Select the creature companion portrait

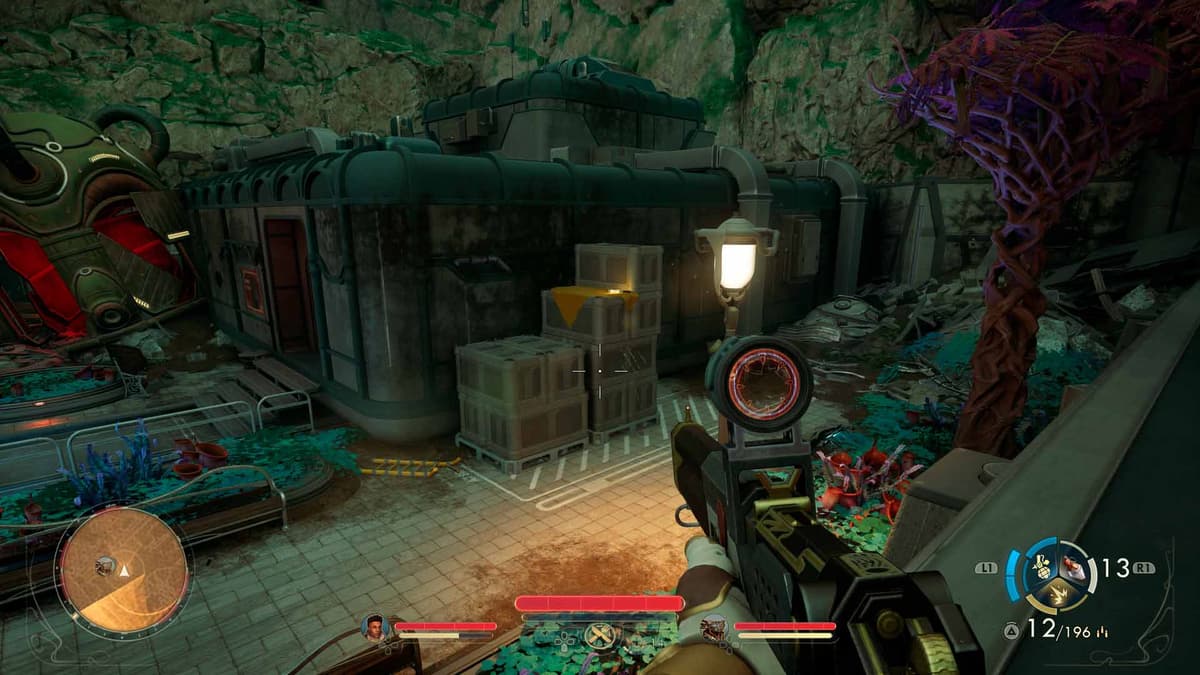point(714,628)
